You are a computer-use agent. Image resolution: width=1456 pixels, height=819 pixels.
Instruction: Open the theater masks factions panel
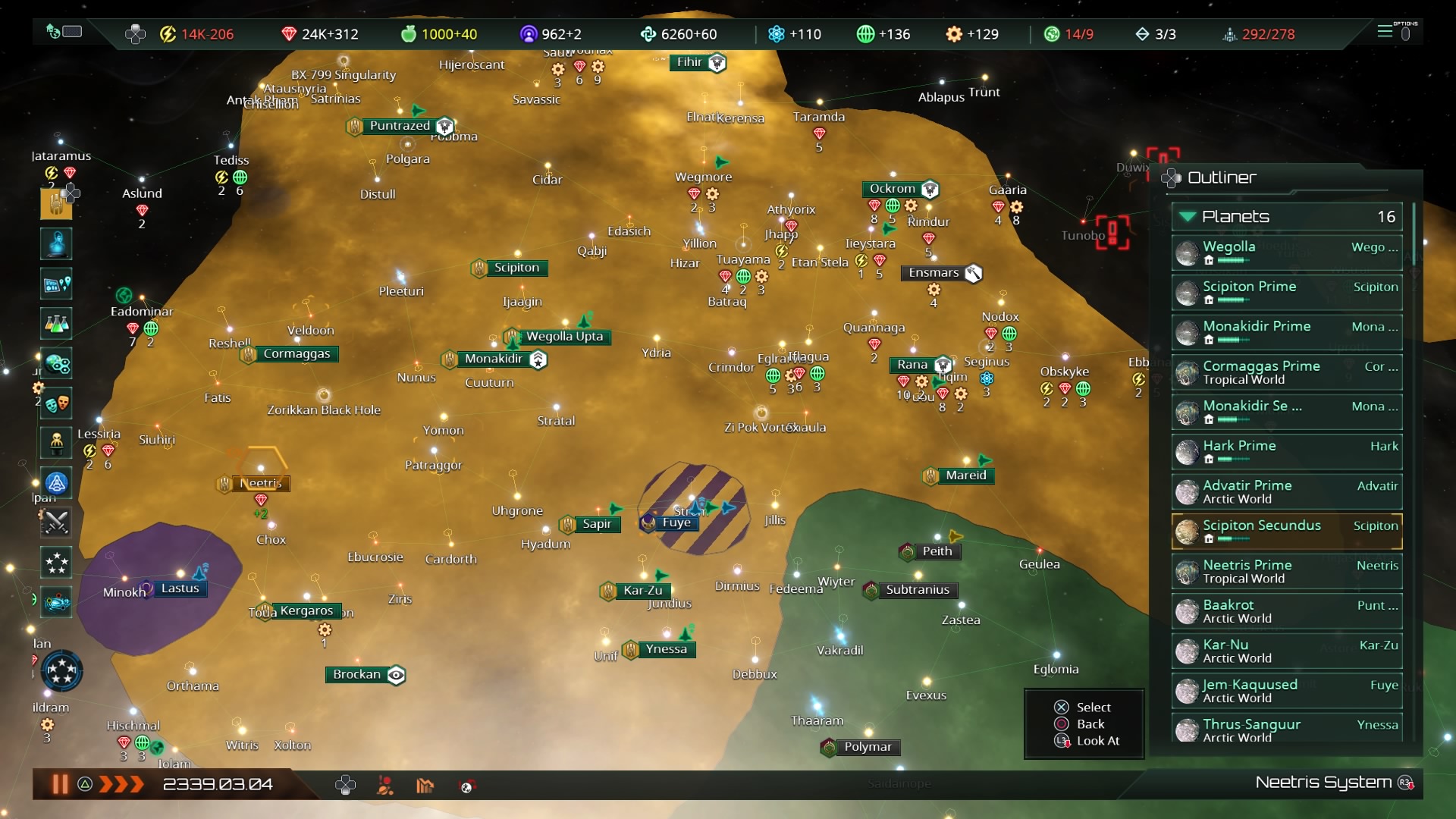[x=57, y=403]
